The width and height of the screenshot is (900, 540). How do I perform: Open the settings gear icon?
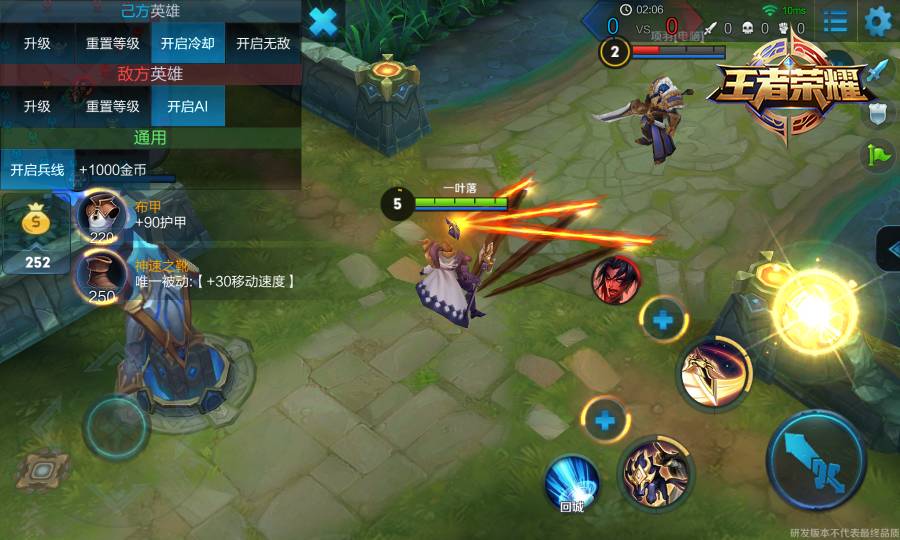click(x=877, y=20)
